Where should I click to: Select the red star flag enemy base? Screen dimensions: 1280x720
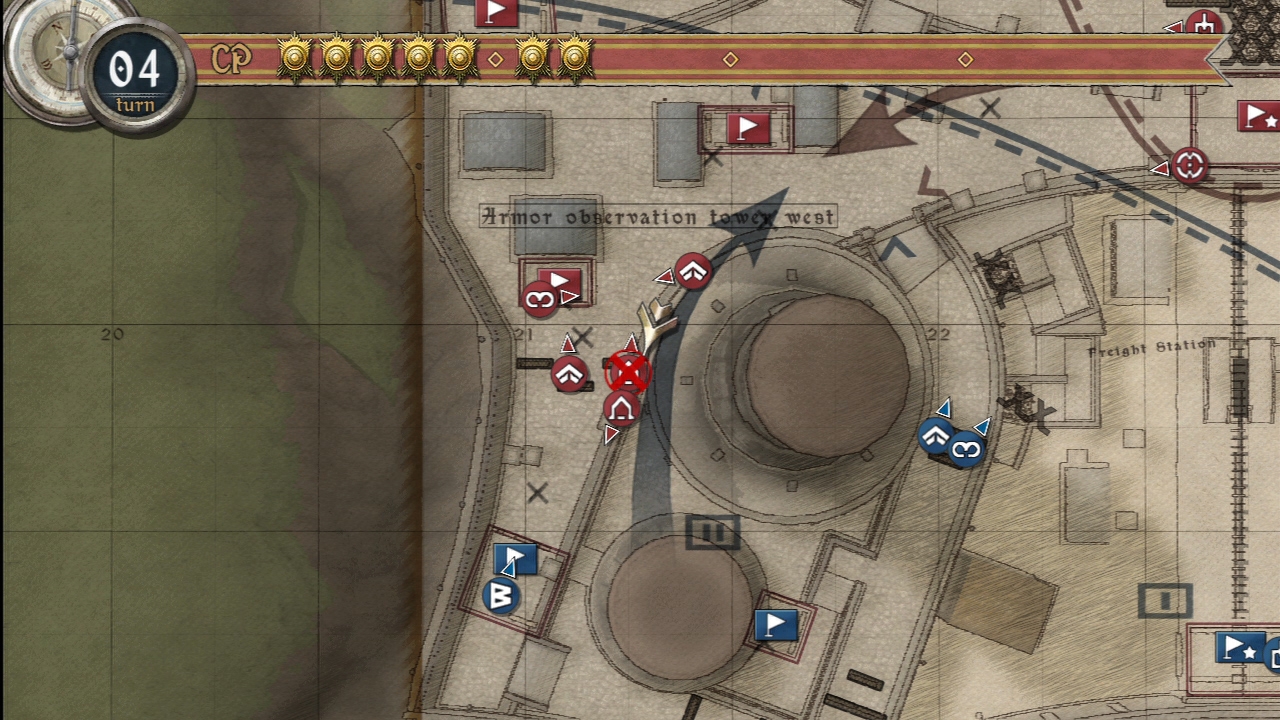(1259, 117)
